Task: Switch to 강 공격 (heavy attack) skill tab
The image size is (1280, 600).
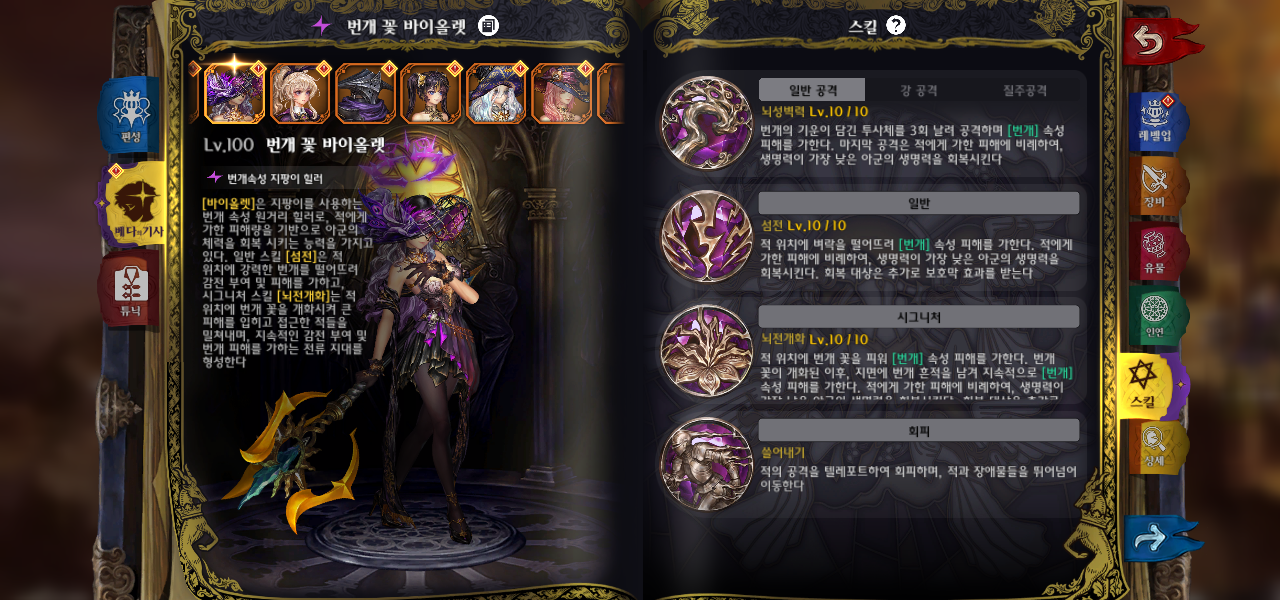Action: 918,90
